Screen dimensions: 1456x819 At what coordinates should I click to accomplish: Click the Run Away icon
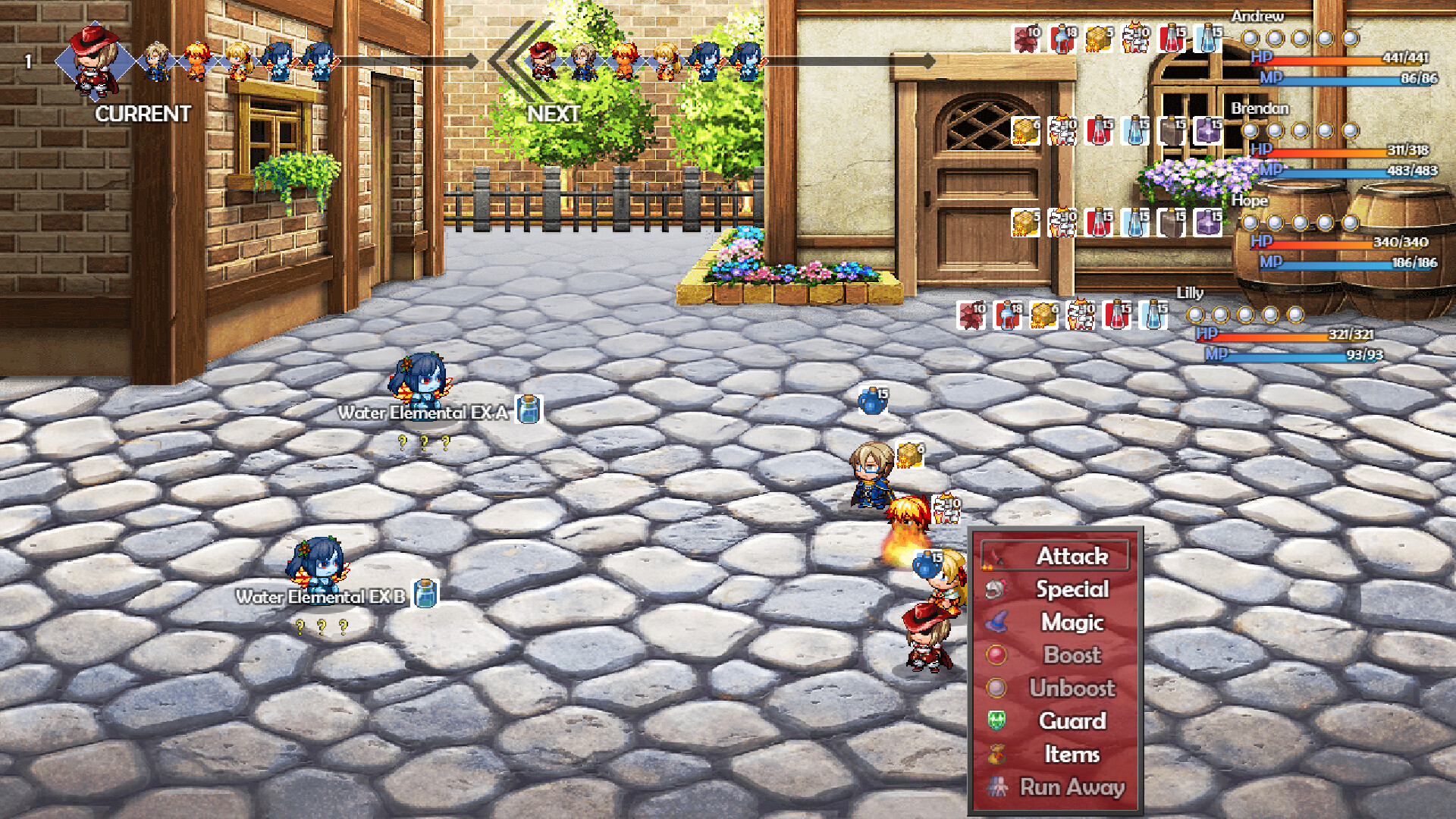click(x=996, y=786)
